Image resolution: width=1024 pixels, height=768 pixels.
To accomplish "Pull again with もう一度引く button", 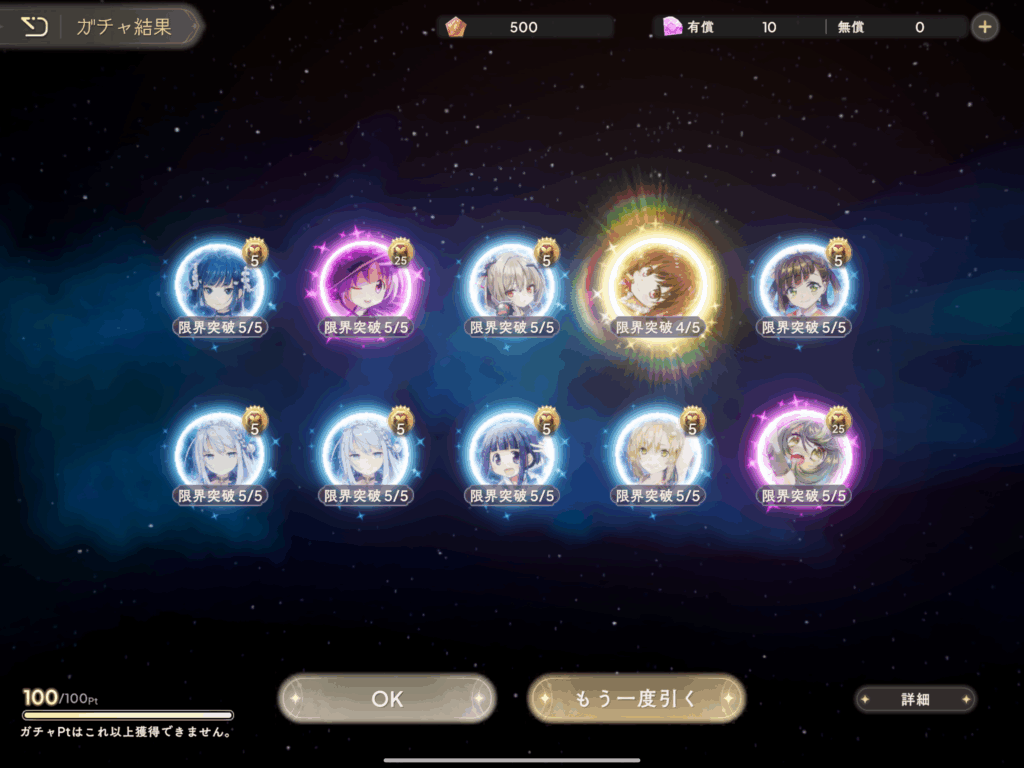I will pyautogui.click(x=636, y=698).
